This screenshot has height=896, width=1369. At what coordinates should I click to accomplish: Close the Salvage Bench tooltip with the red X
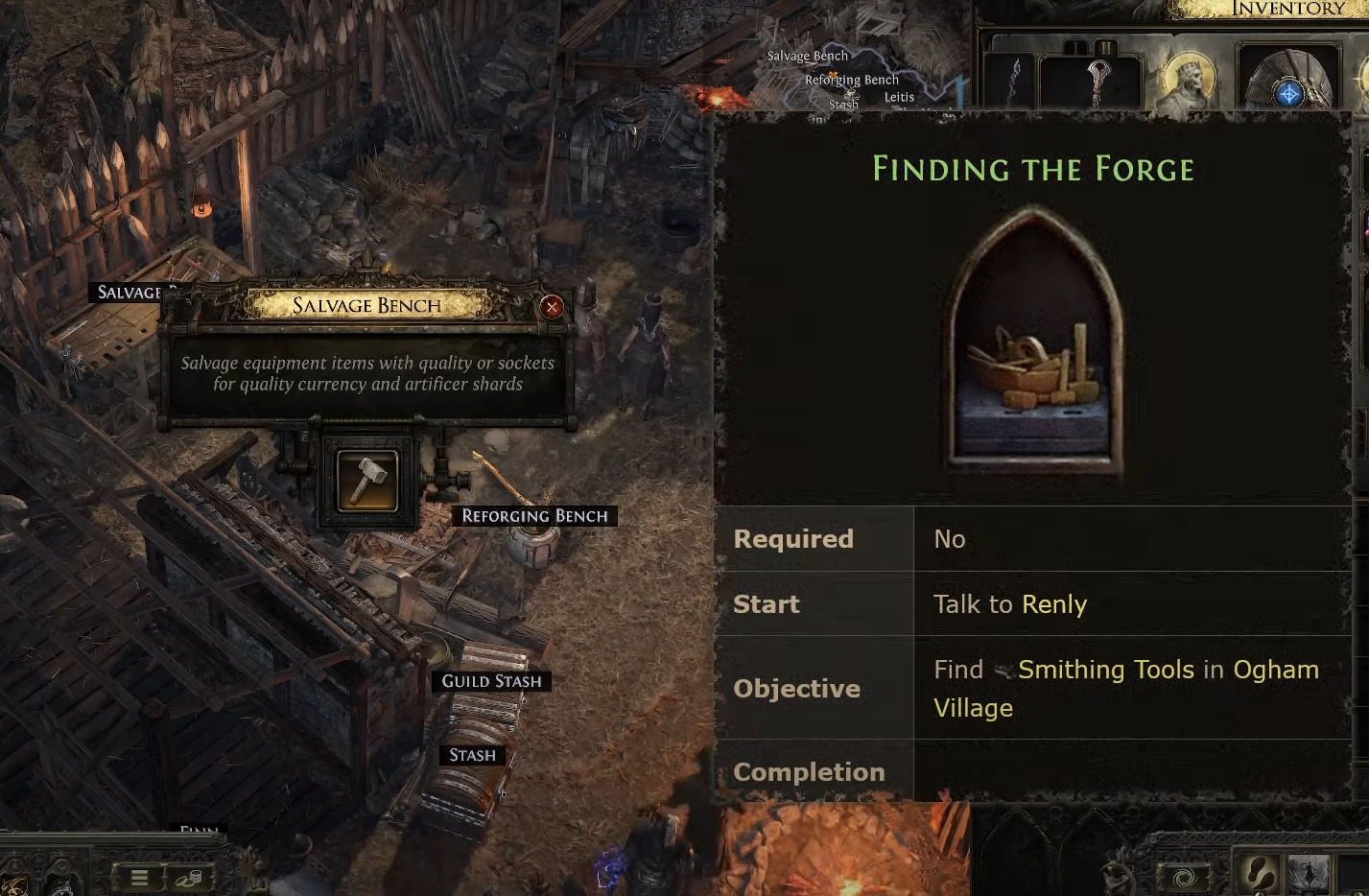tap(552, 307)
